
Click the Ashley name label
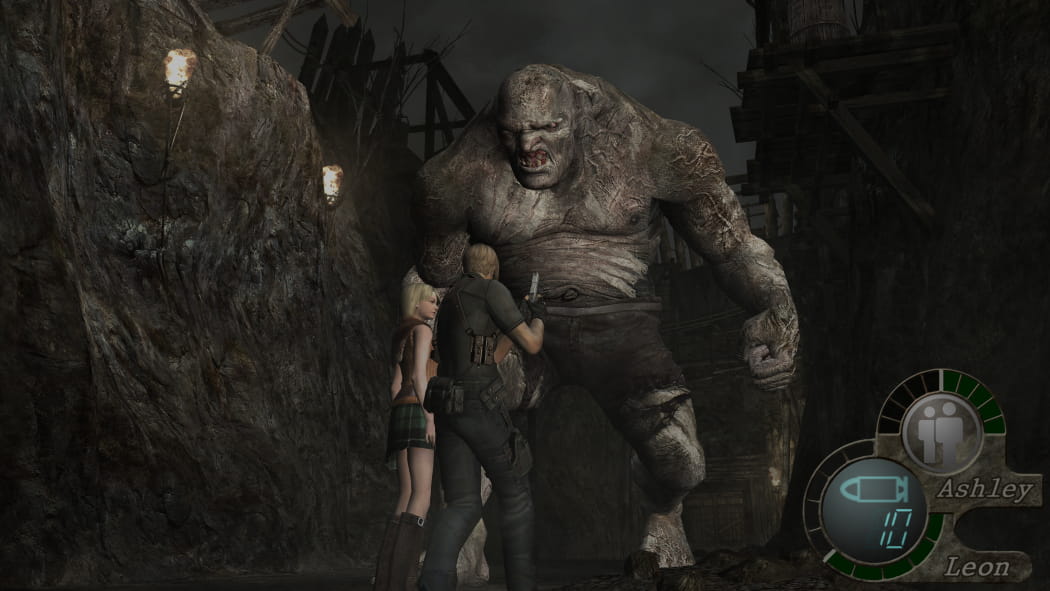pos(984,490)
